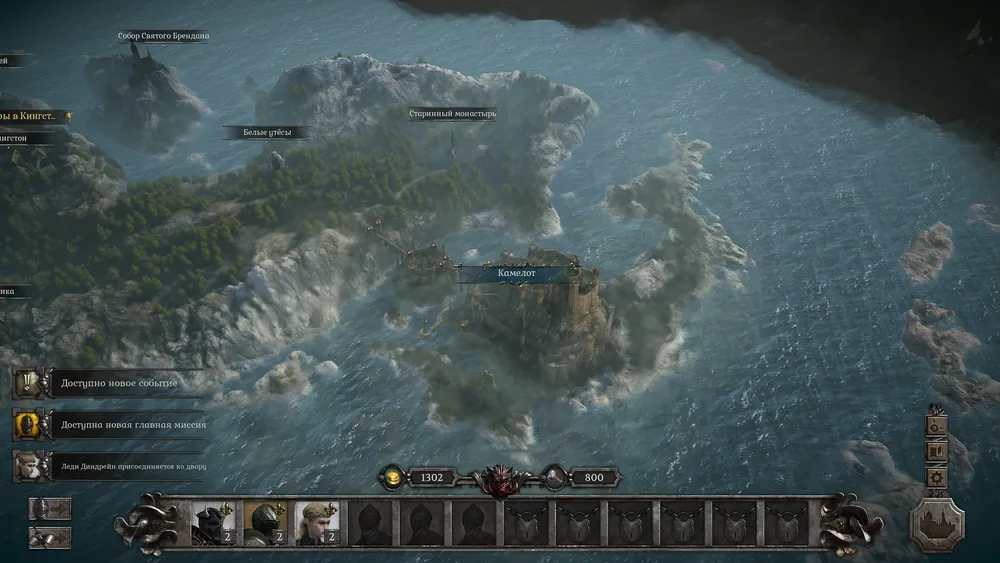Select the blonde lady hero portrait
Viewport: 1000px width, 563px height.
click(x=316, y=522)
